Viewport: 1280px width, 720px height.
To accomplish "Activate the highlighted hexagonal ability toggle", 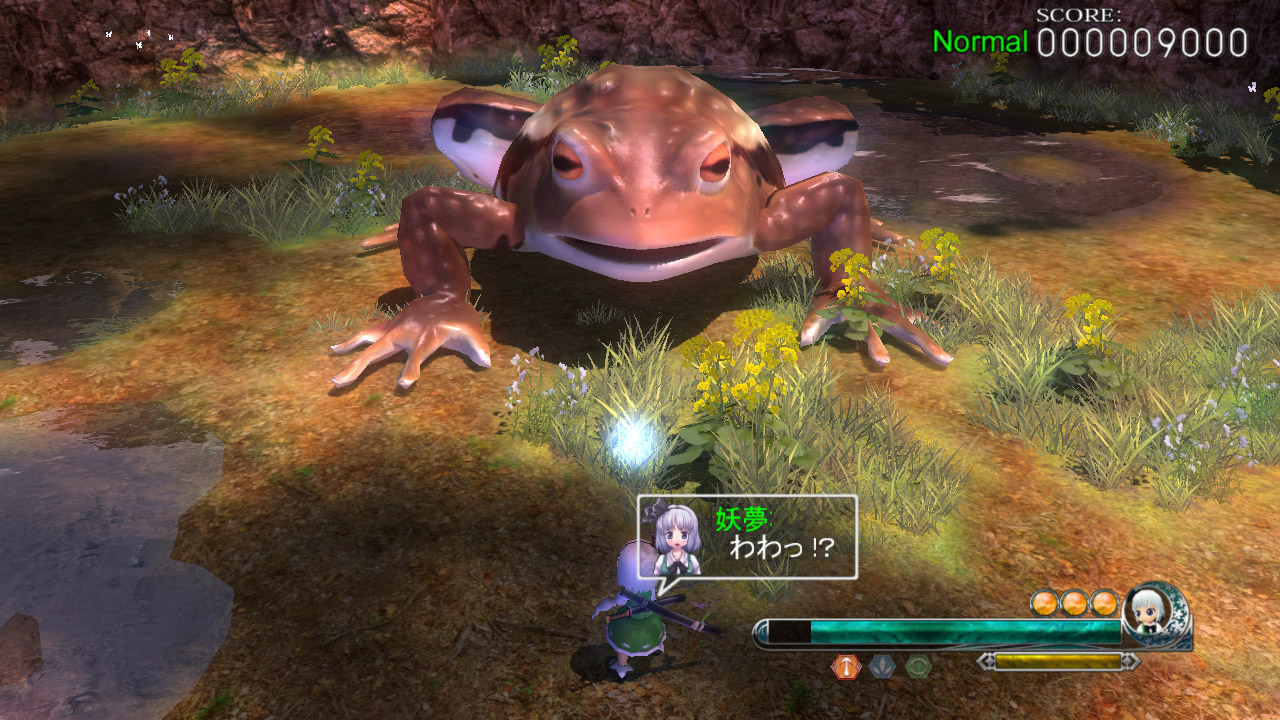I will point(845,664).
